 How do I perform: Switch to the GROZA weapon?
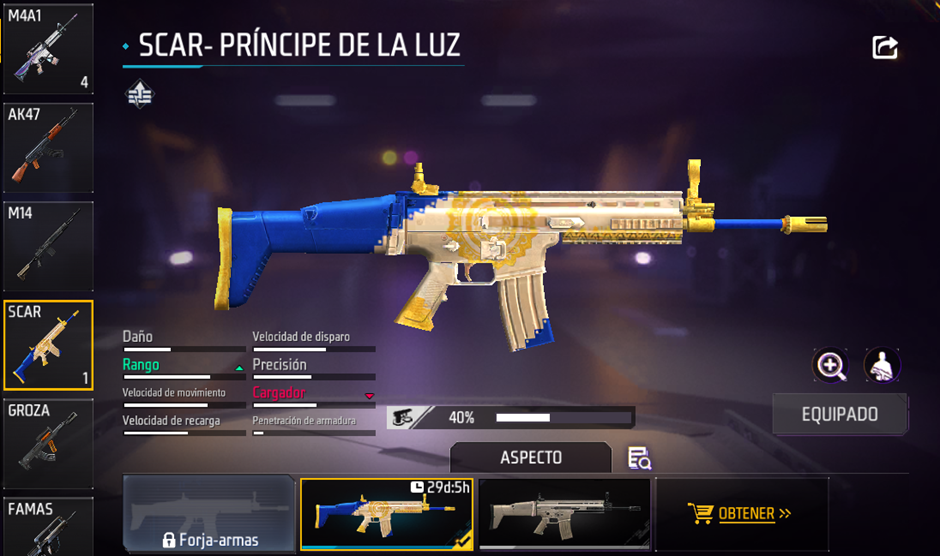coord(47,444)
